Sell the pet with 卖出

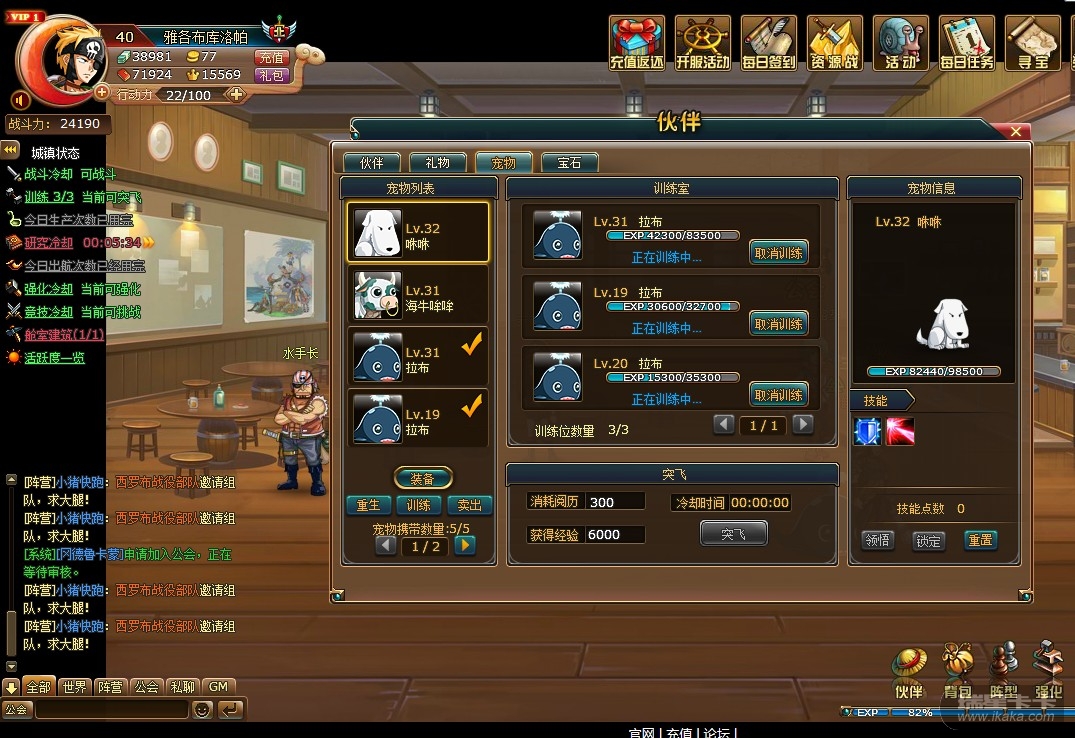click(469, 505)
